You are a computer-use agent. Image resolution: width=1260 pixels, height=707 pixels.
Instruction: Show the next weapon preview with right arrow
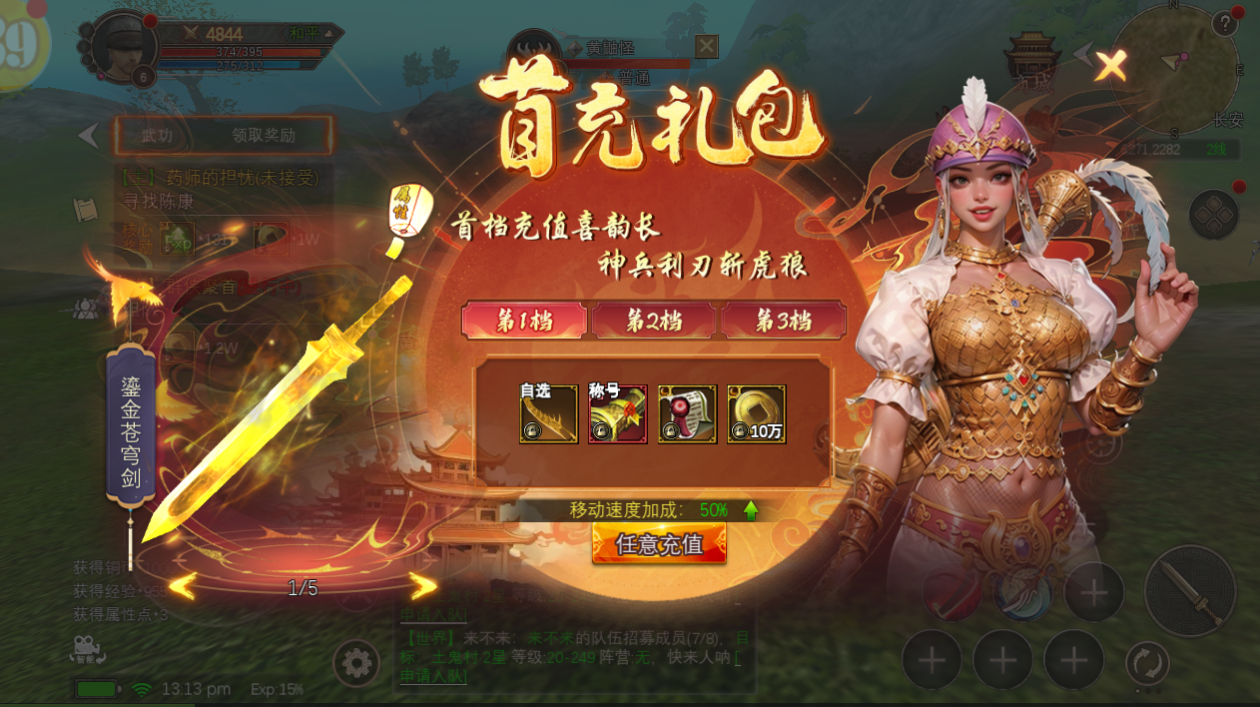(424, 587)
